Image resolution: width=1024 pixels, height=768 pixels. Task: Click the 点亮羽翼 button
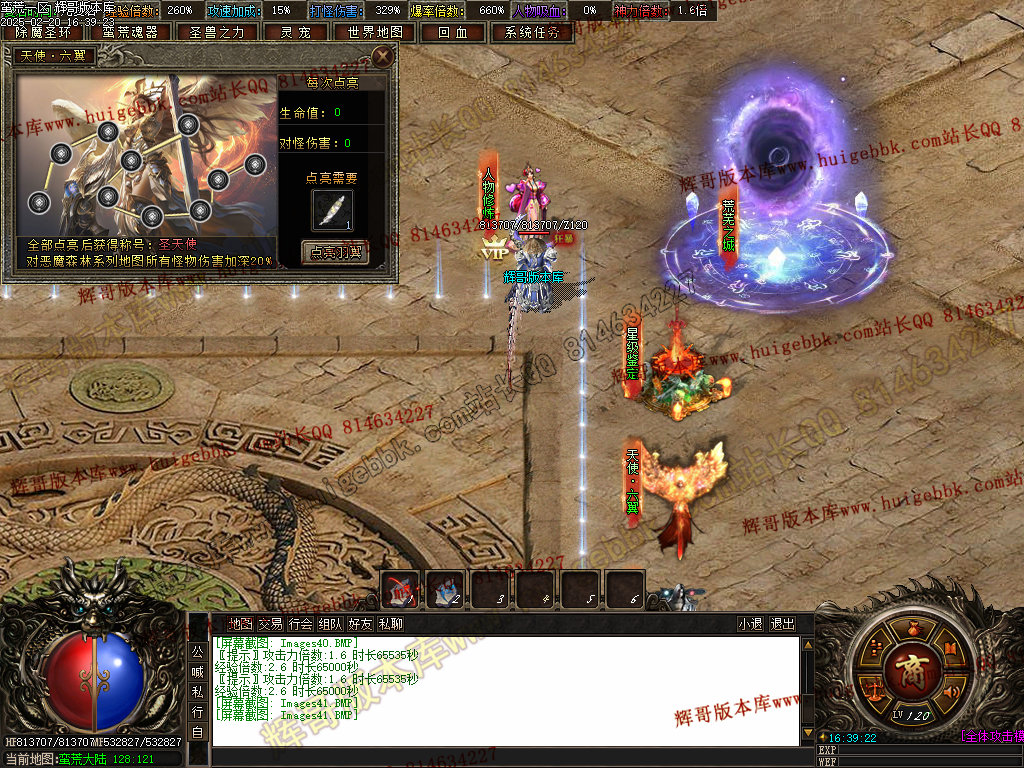tap(335, 253)
